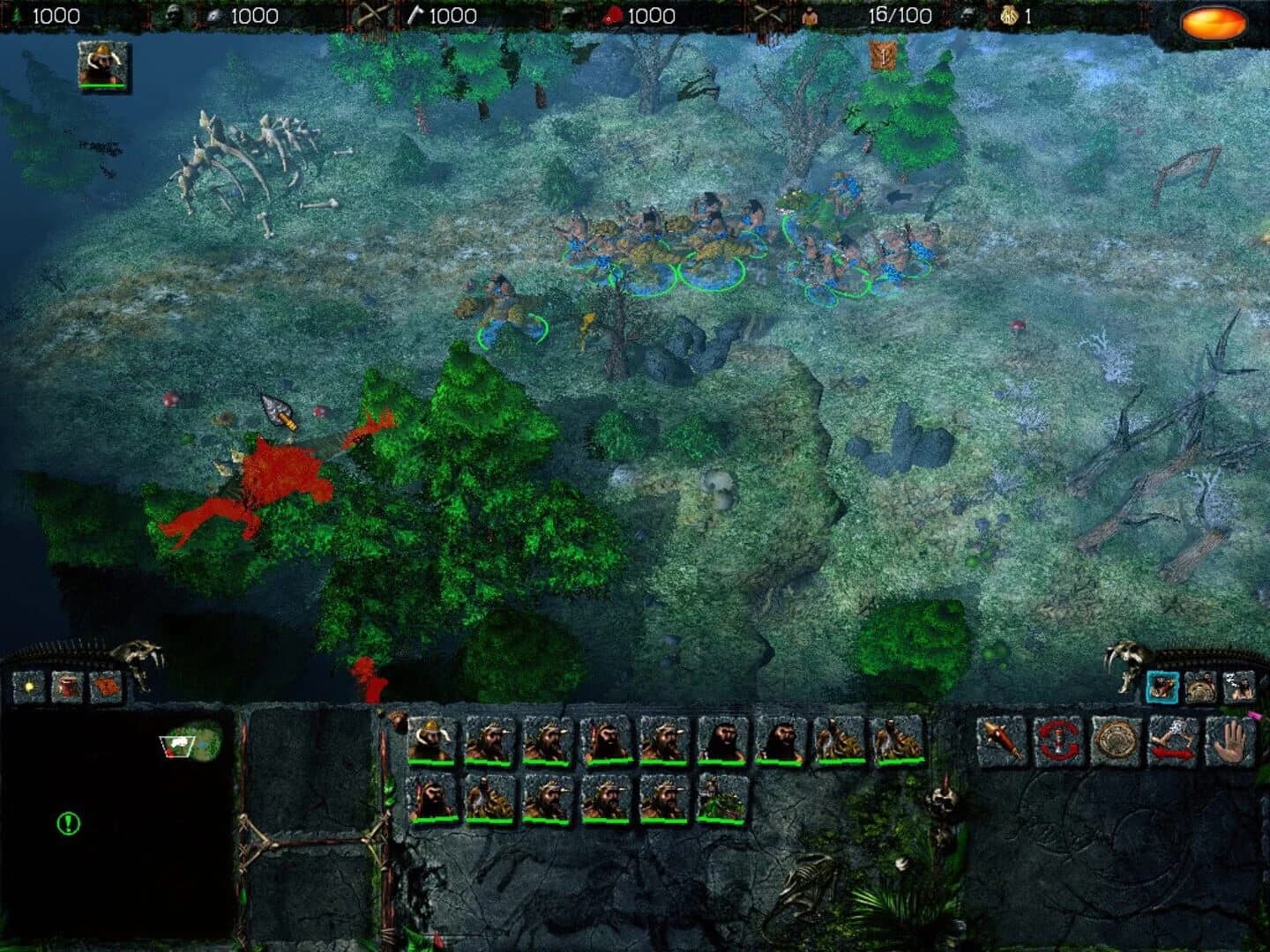Click the female unit group portrait
Screen dimensions: 1270x952
[x=1238, y=686]
